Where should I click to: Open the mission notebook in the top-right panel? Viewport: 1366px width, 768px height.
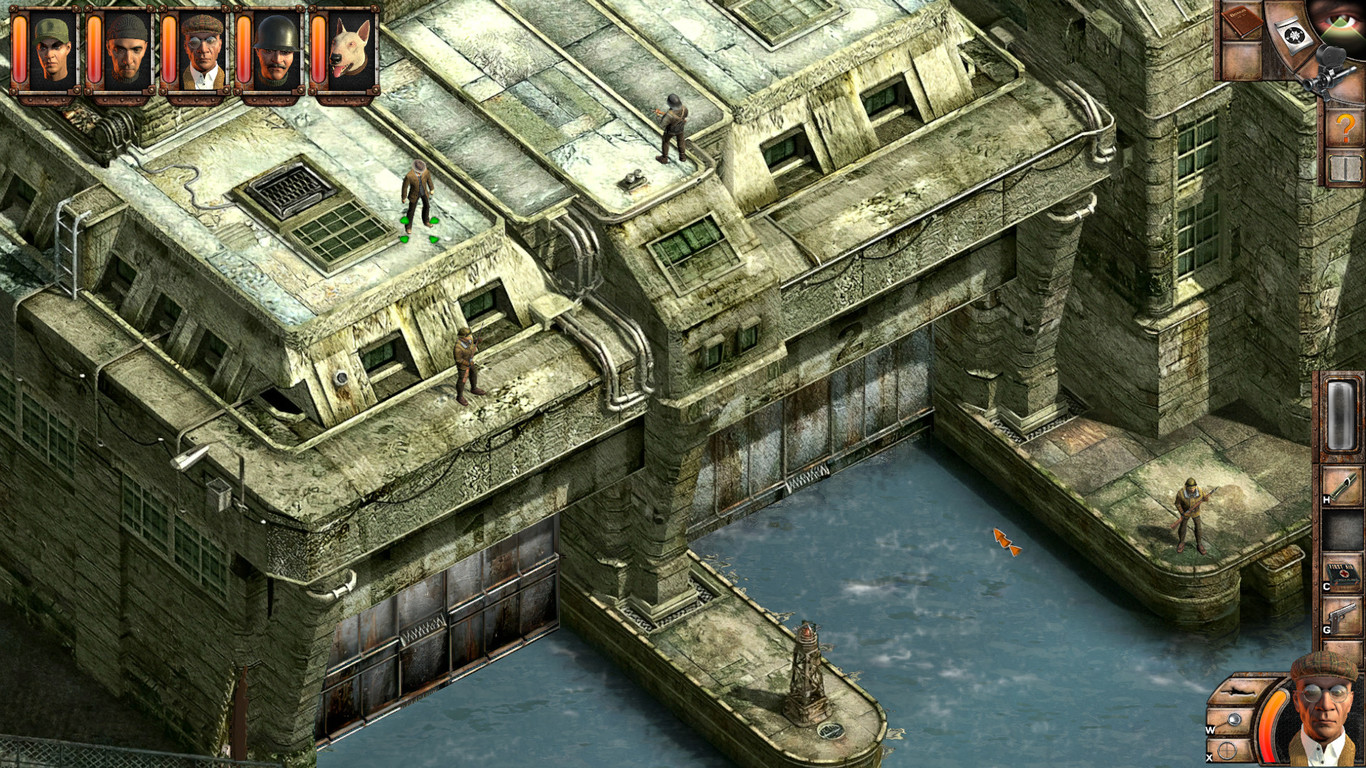(1241, 21)
